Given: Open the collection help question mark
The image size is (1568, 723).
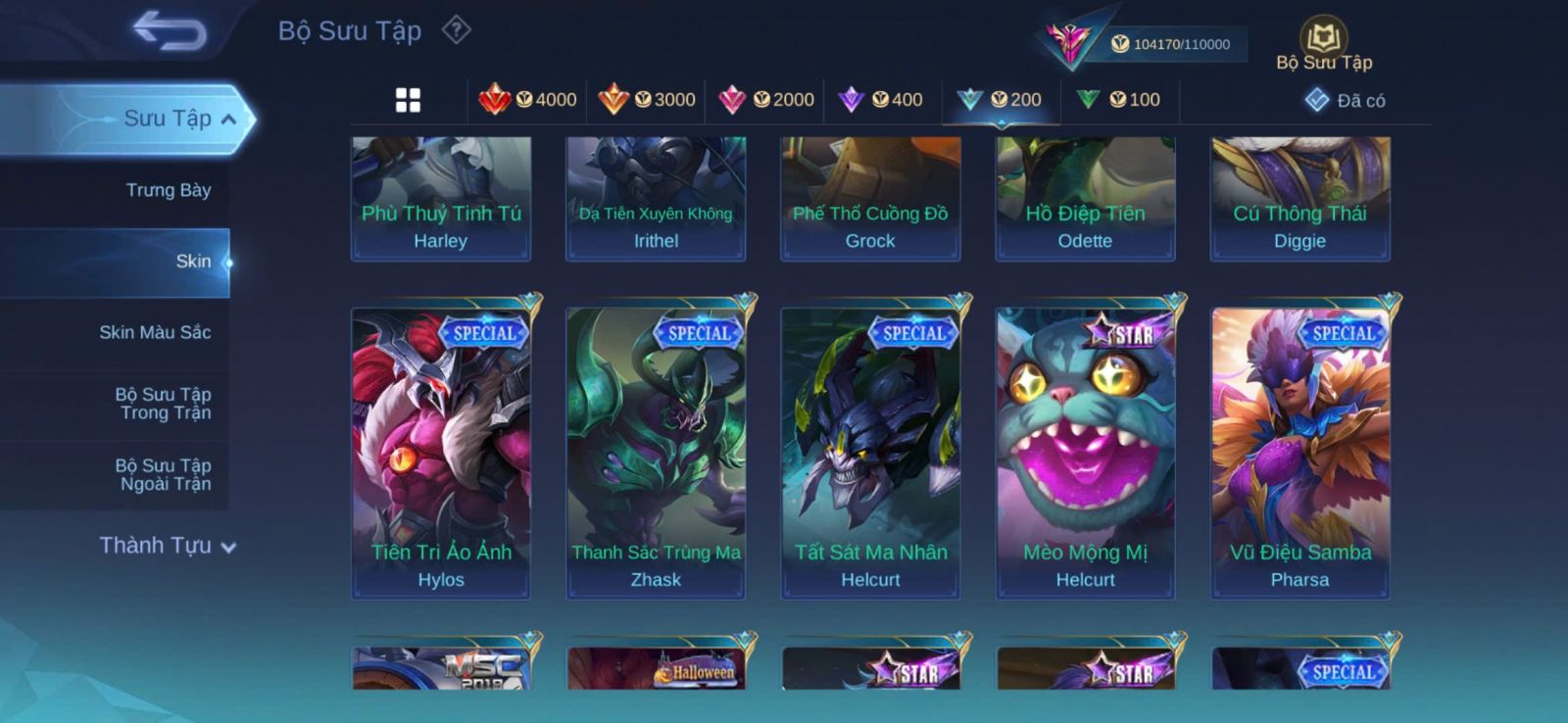Looking at the screenshot, I should coord(456,30).
